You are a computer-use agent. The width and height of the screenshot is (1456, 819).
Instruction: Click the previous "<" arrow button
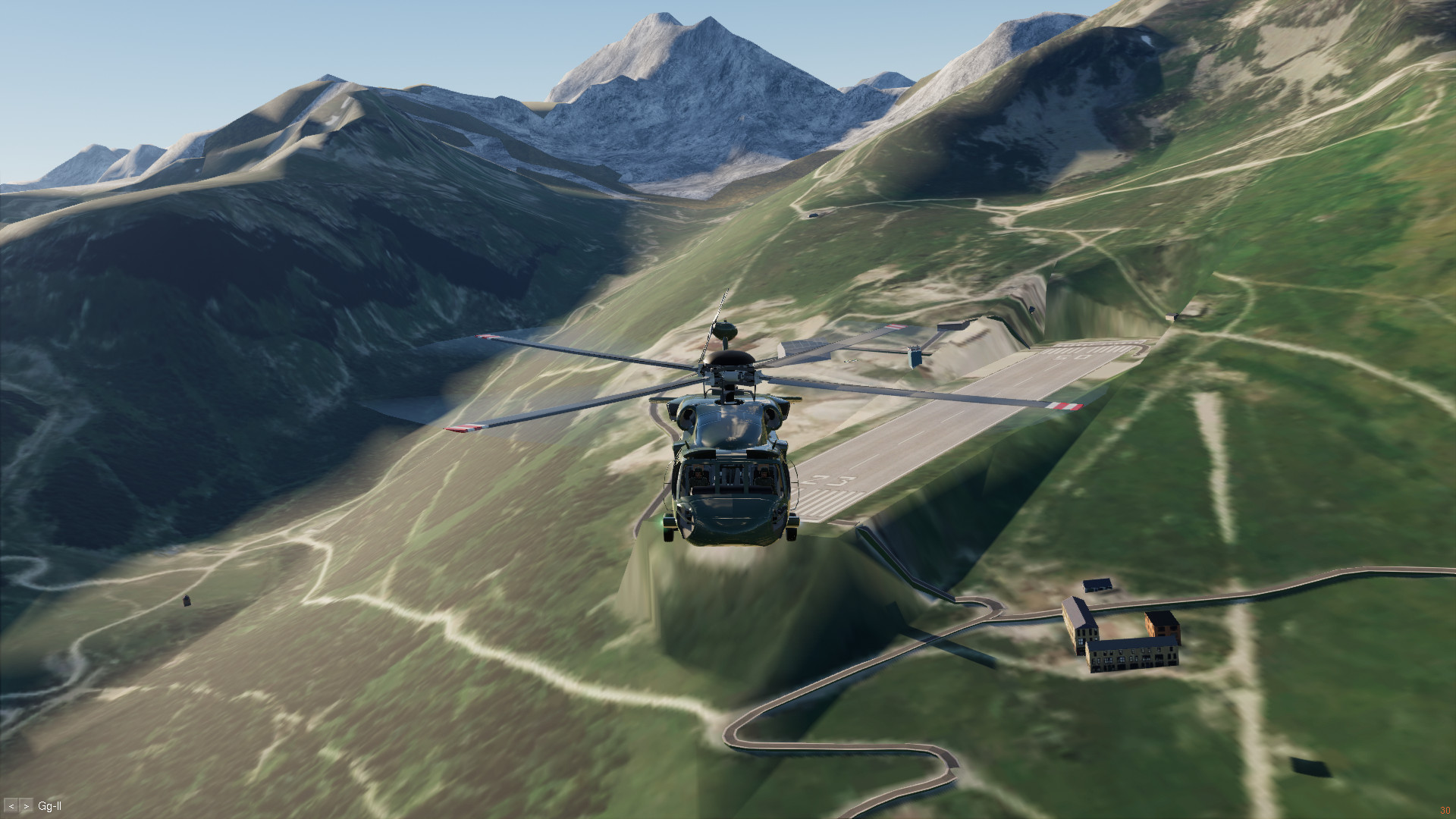11,807
